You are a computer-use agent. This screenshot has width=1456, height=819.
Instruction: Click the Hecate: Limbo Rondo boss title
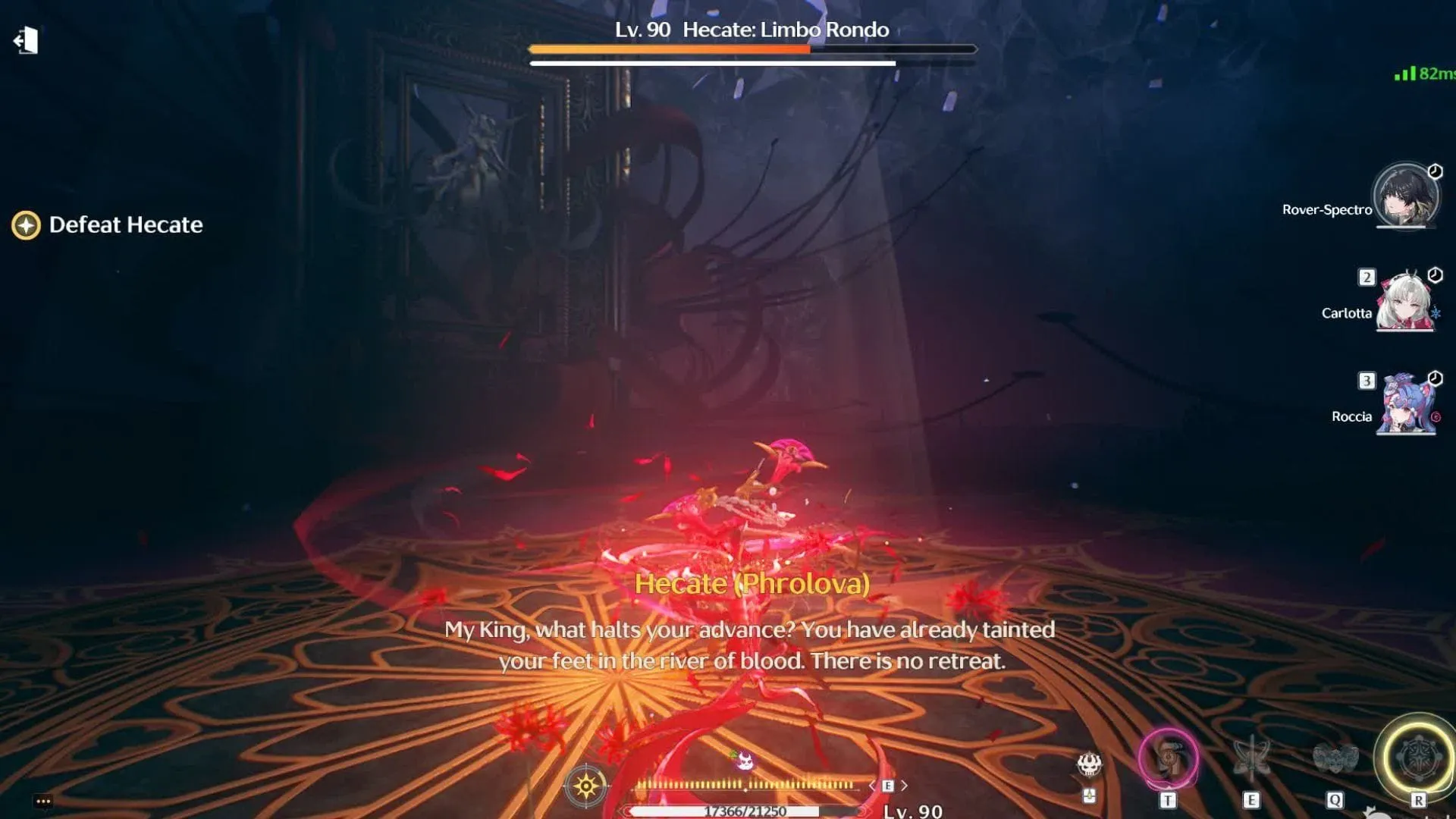[x=785, y=30]
